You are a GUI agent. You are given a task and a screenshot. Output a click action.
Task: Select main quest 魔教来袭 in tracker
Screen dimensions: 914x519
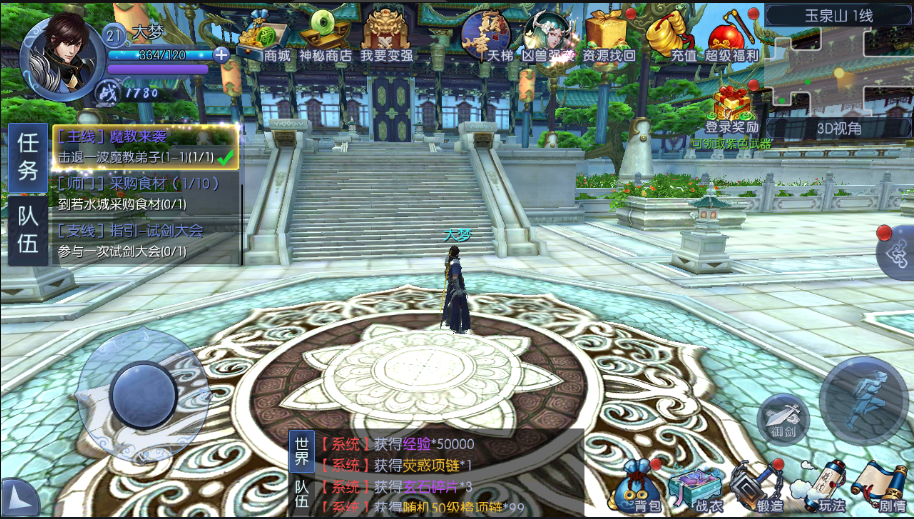(145, 147)
